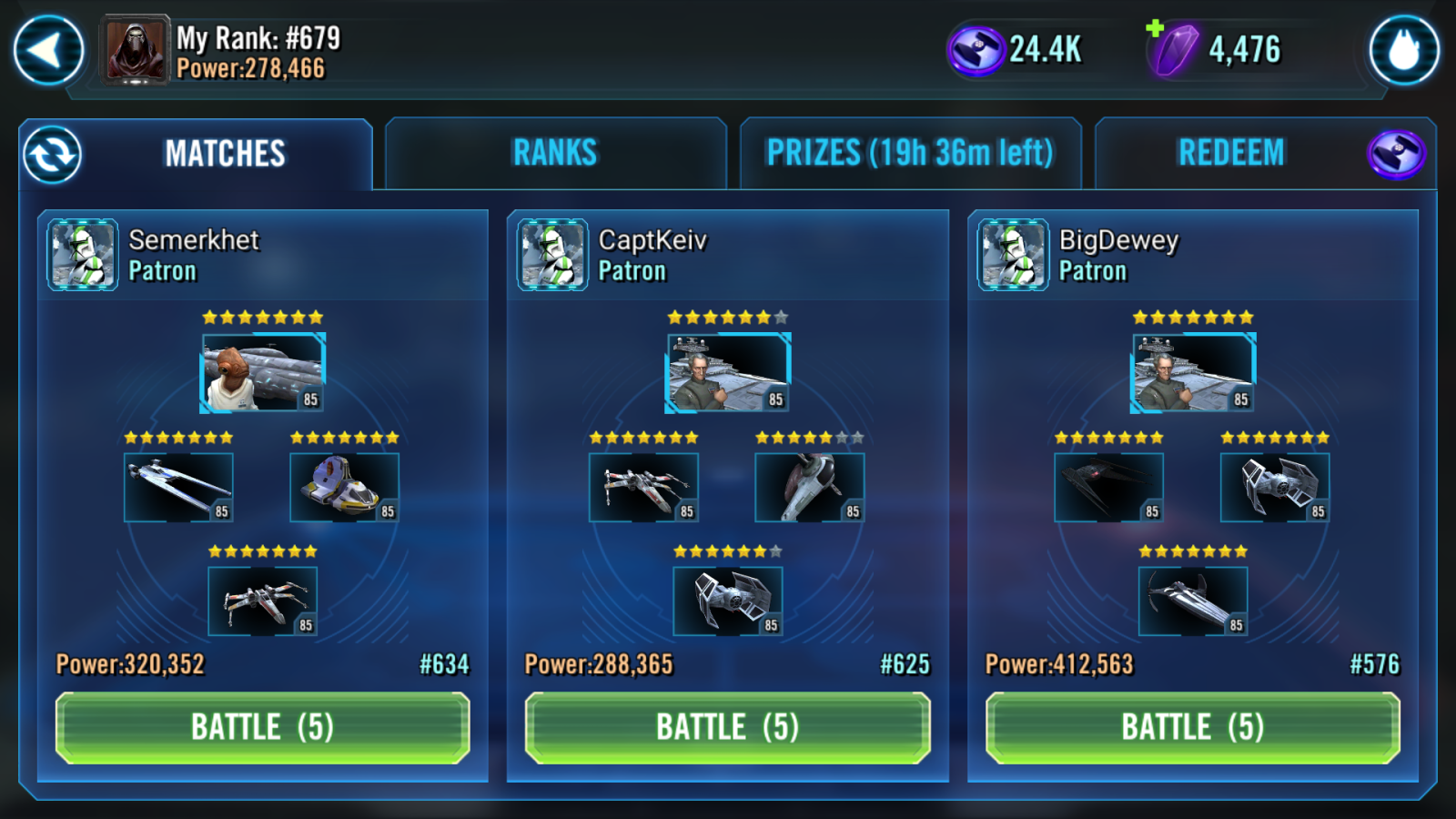
Task: Select the Matches tab
Action: (225, 154)
